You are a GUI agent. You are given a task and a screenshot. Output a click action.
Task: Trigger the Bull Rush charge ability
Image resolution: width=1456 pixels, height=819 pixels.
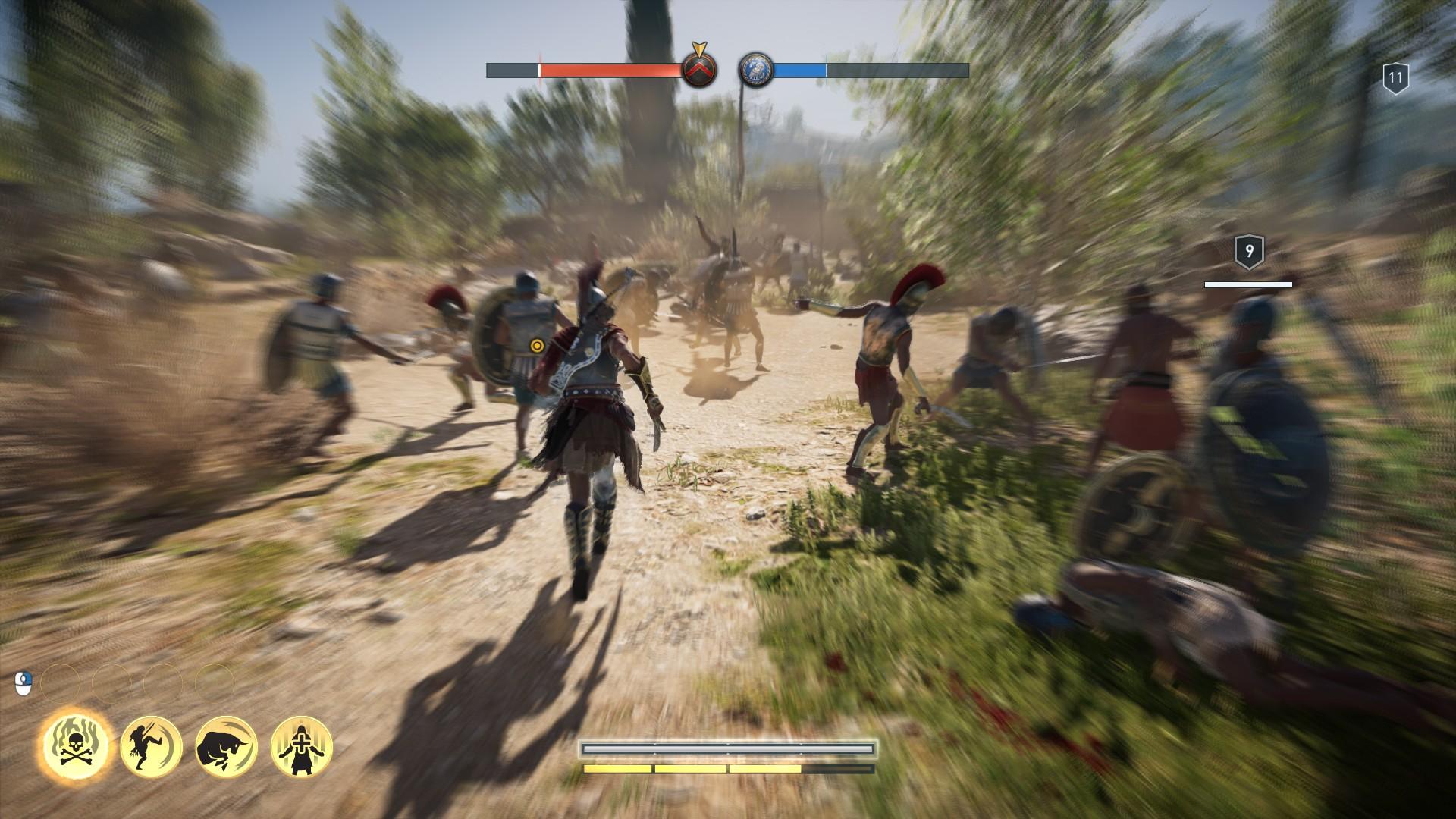coord(227,746)
